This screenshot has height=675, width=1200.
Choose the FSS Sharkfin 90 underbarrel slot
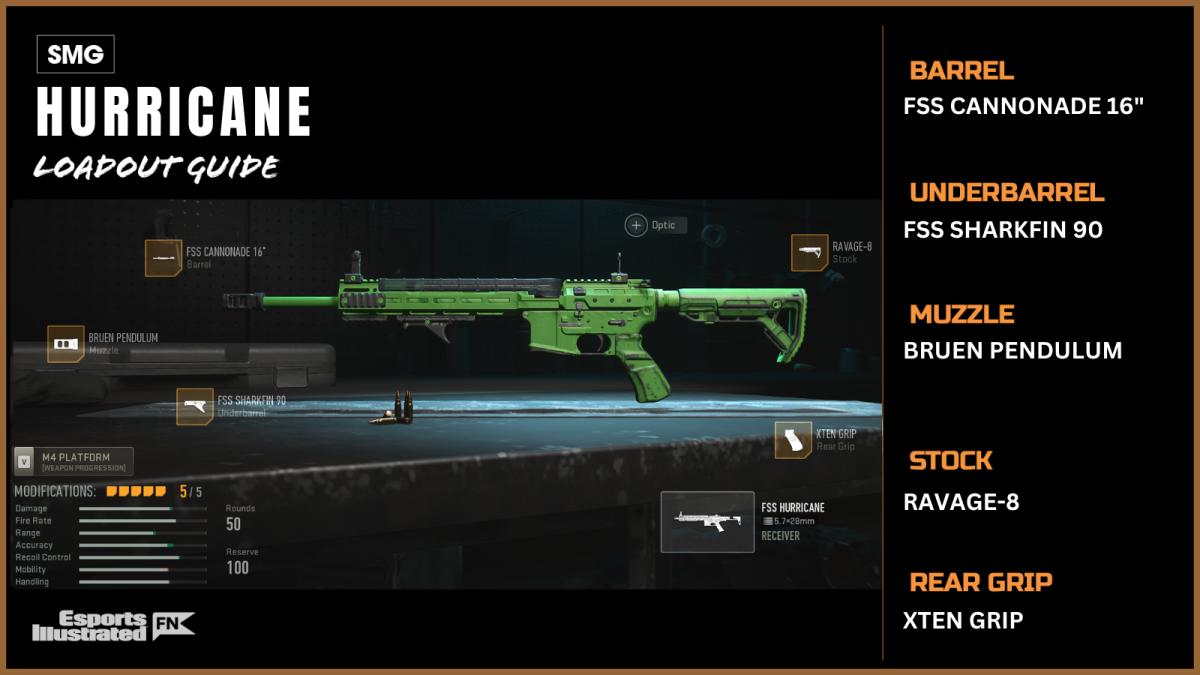pyautogui.click(x=195, y=406)
